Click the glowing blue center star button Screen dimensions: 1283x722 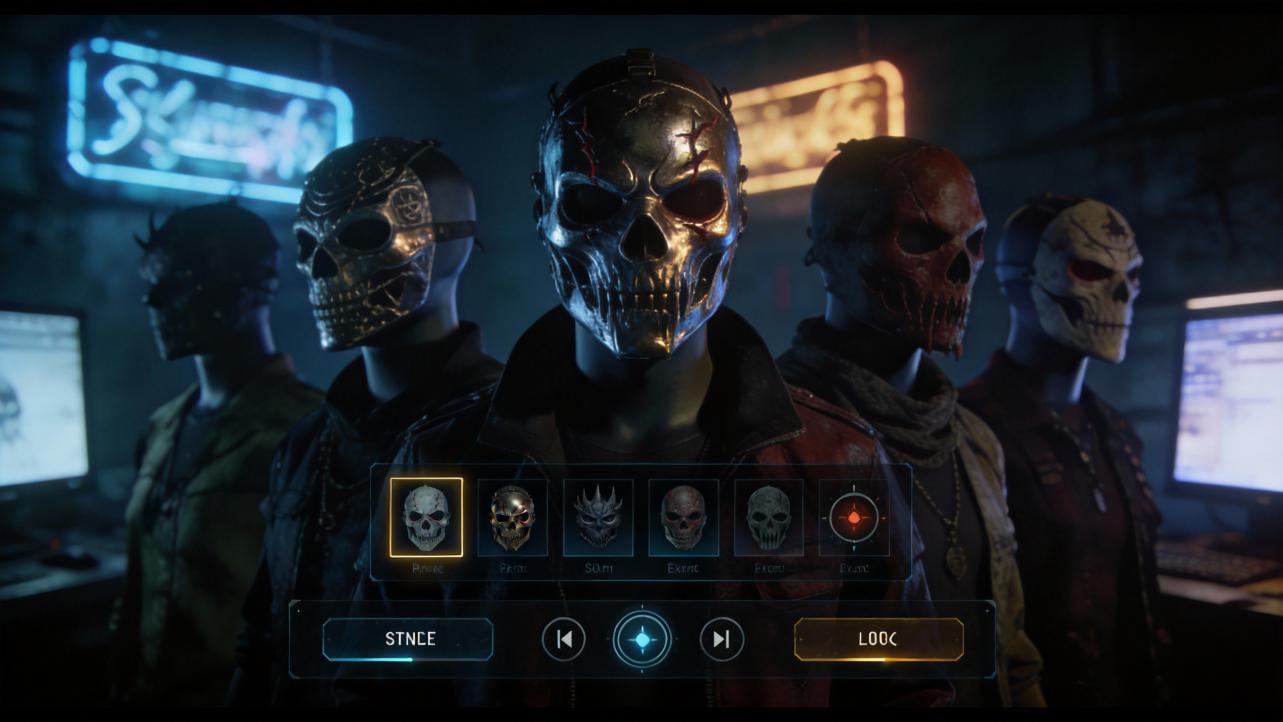(x=642, y=639)
